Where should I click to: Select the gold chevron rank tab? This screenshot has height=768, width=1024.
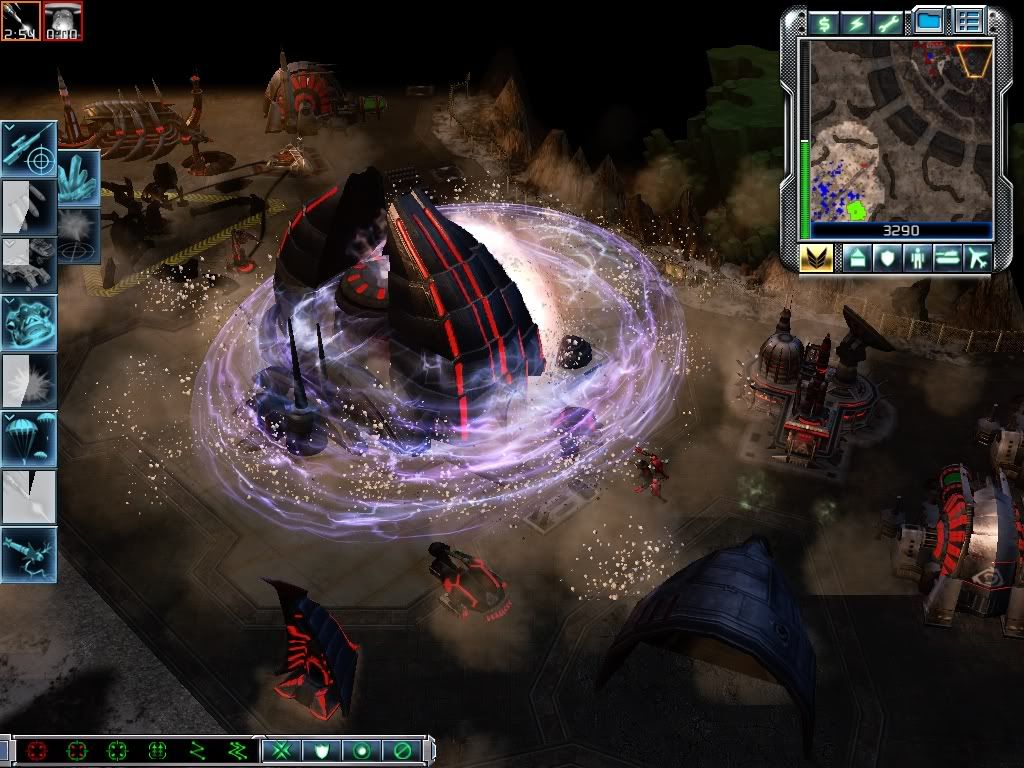pos(816,258)
